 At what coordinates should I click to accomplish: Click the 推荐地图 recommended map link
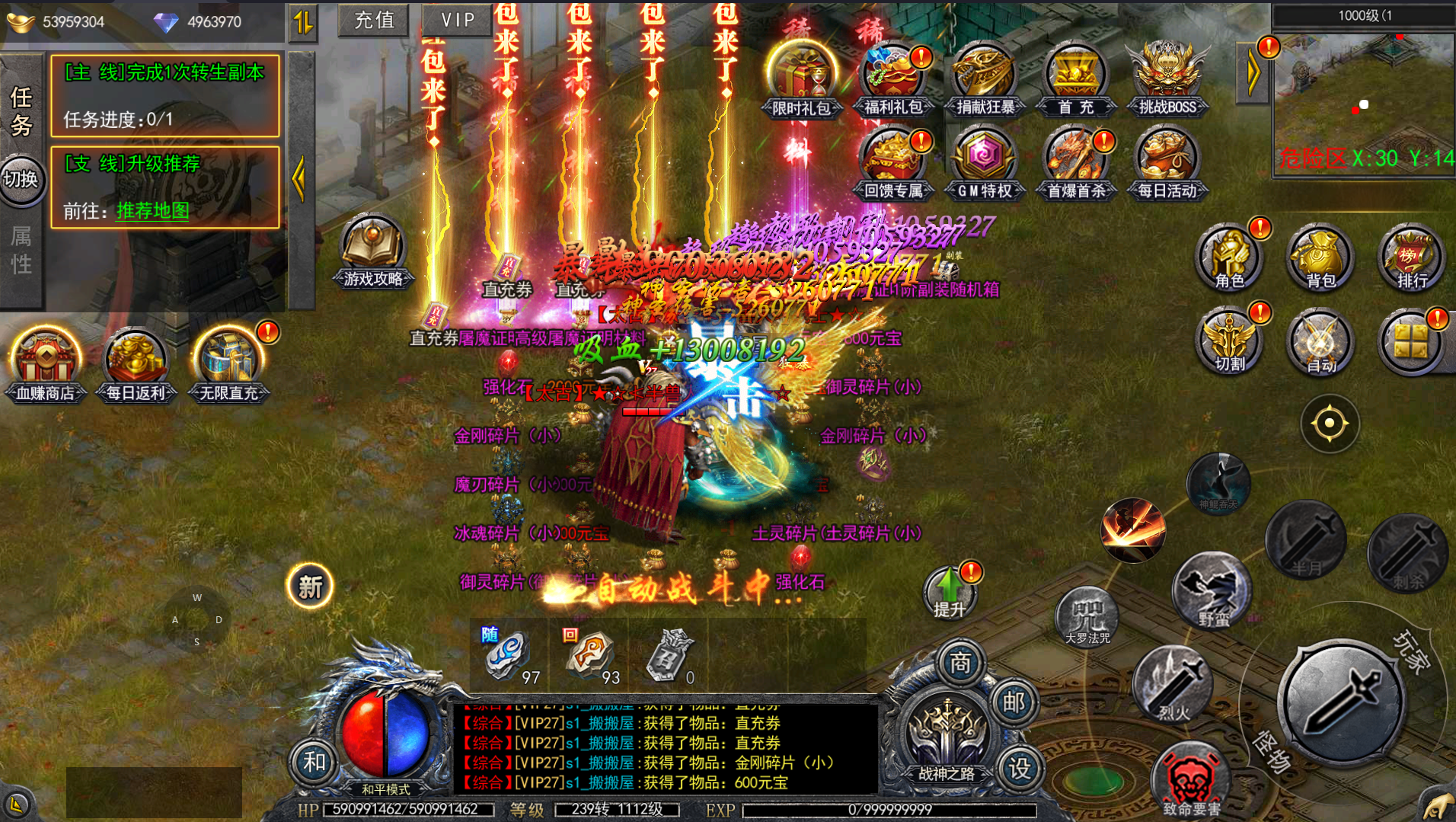[x=152, y=210]
